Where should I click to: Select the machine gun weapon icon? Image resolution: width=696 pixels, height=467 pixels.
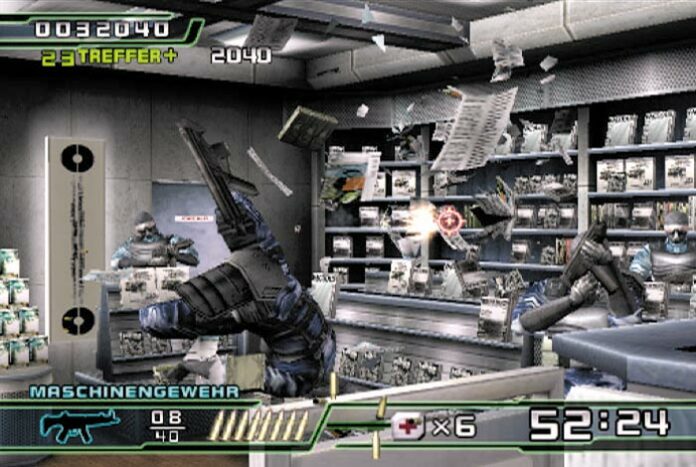pos(79,425)
